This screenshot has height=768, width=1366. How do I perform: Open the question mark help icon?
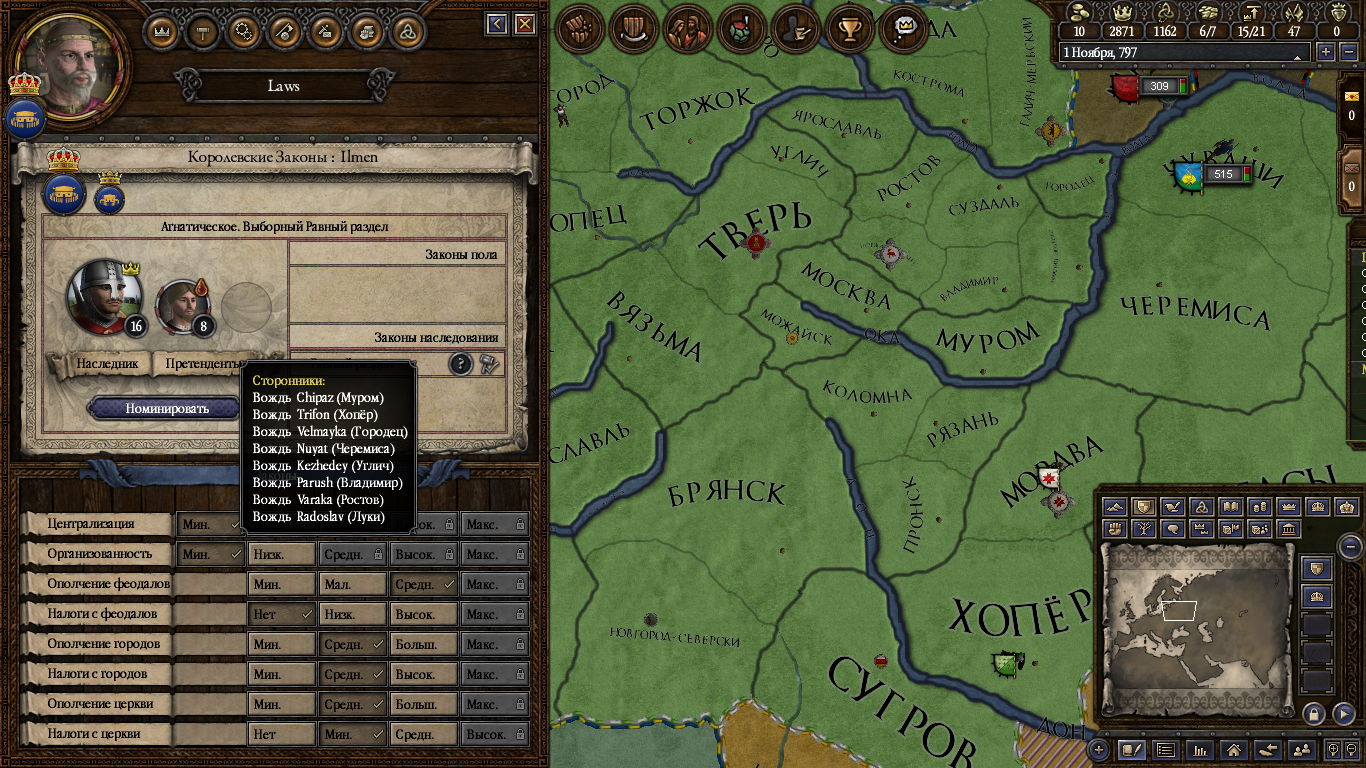click(460, 364)
